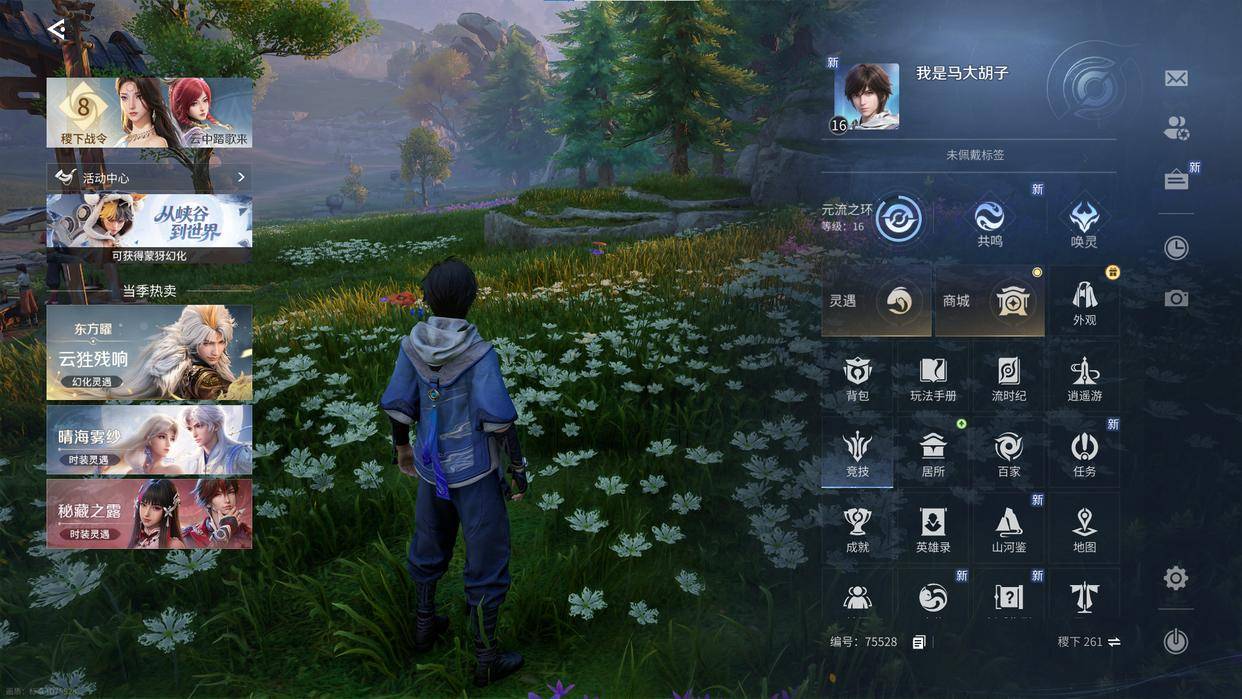The width and height of the screenshot is (1242, 699).
Task: Open the 背包 backpack
Action: [857, 378]
